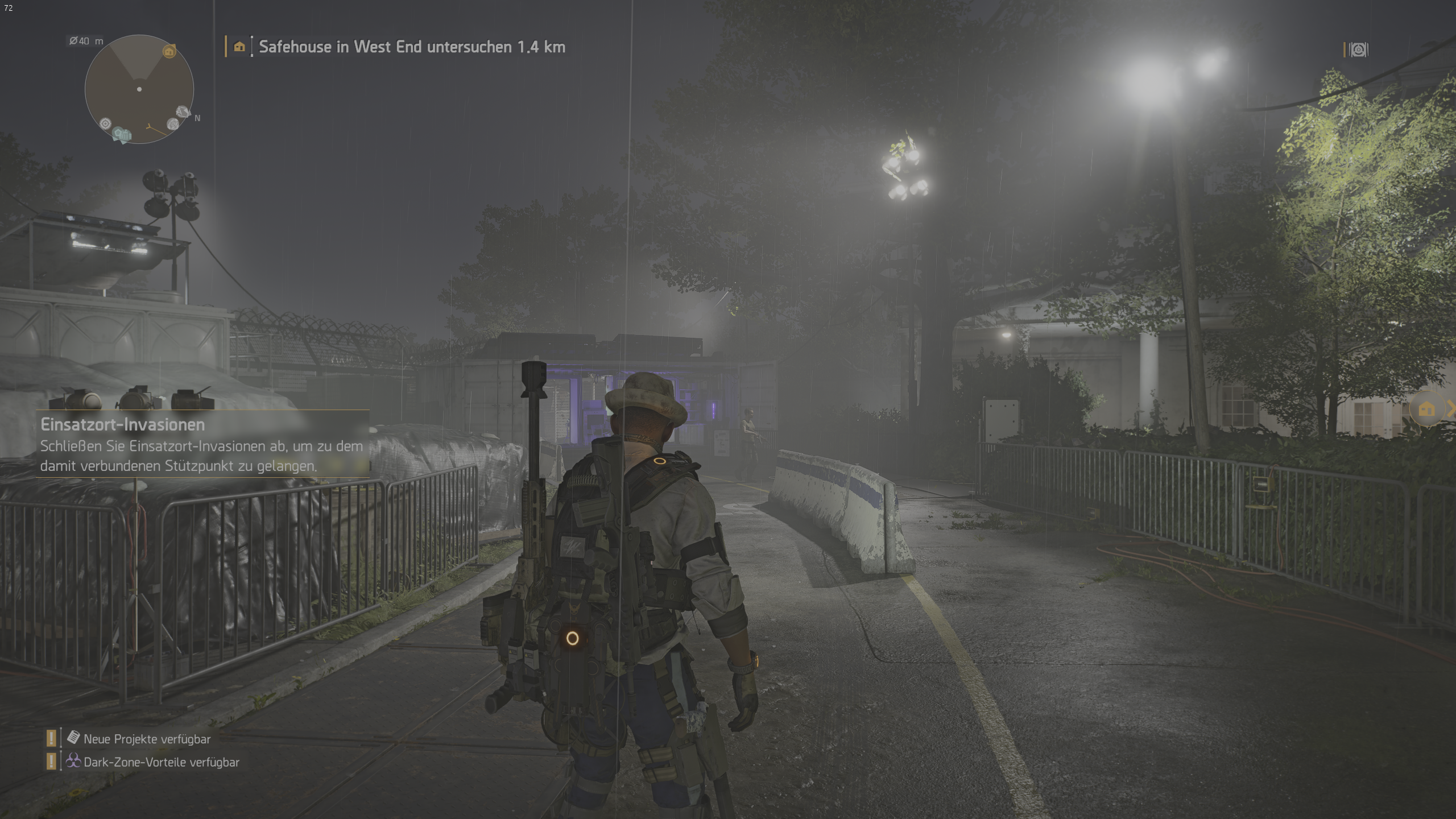This screenshot has height=819, width=1456.
Task: Select the safehouse home icon on the minimap
Action: (169, 52)
